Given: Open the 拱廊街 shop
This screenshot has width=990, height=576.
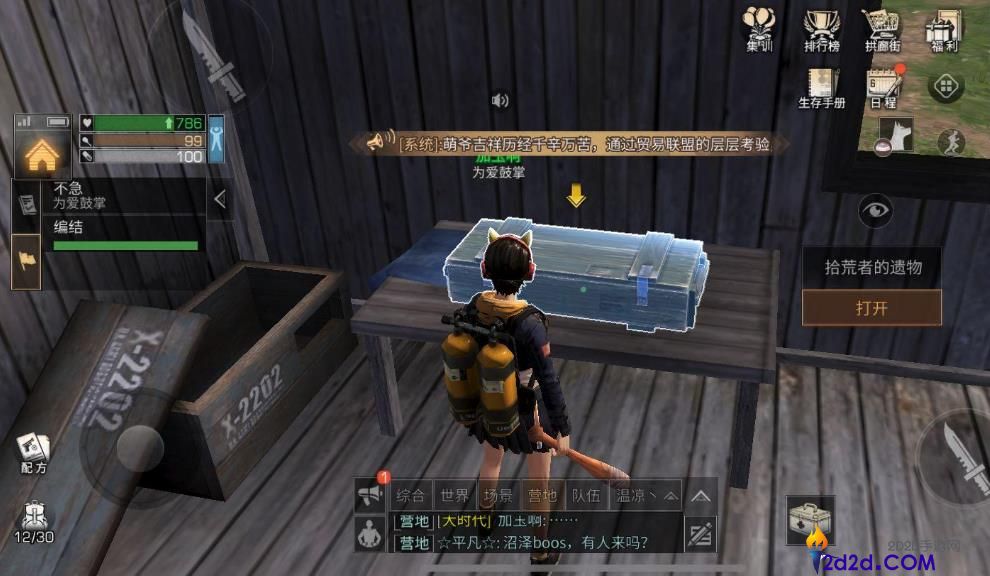Looking at the screenshot, I should [881, 28].
